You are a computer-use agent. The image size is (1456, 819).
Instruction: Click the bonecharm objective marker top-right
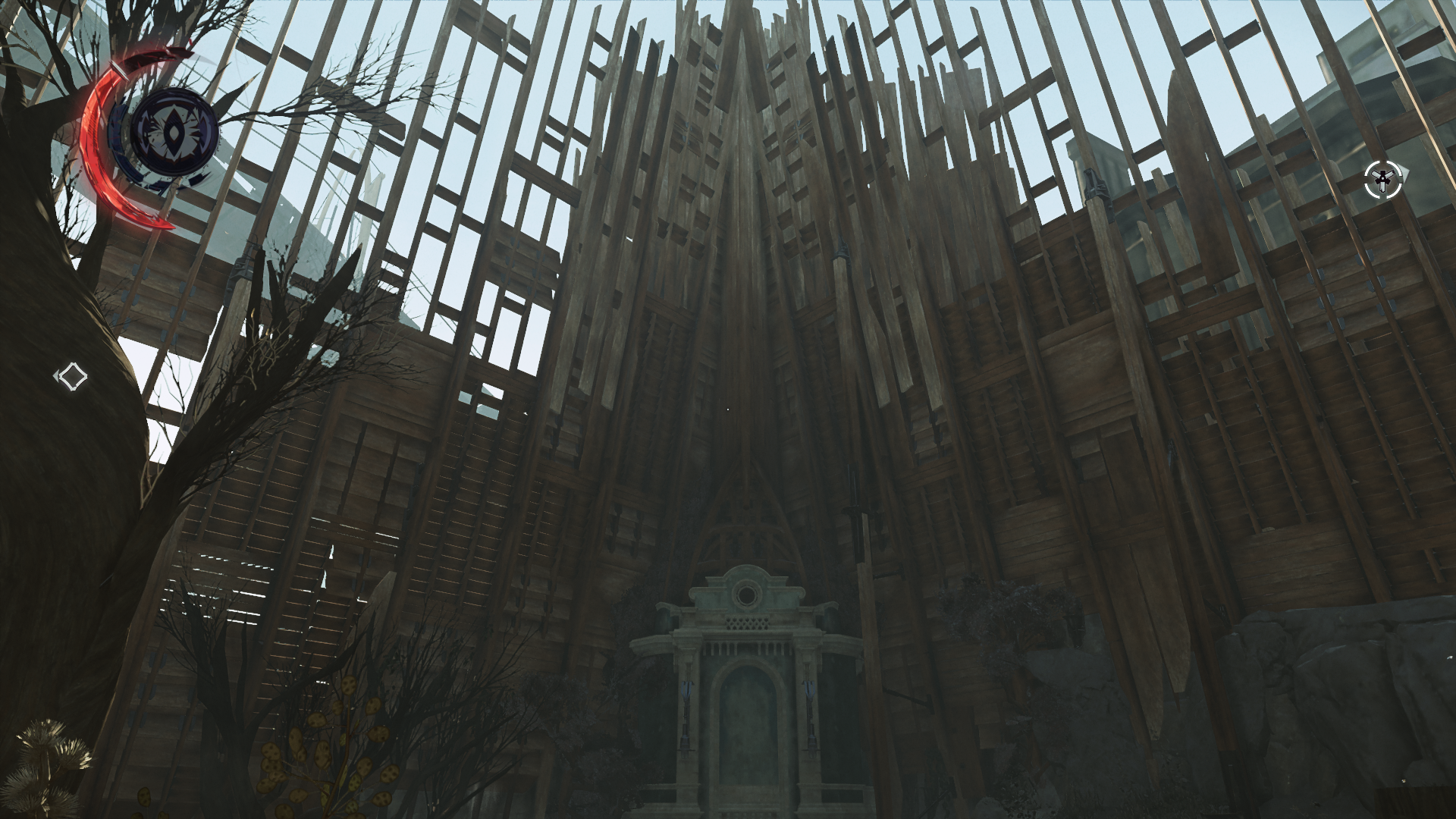tap(1384, 179)
